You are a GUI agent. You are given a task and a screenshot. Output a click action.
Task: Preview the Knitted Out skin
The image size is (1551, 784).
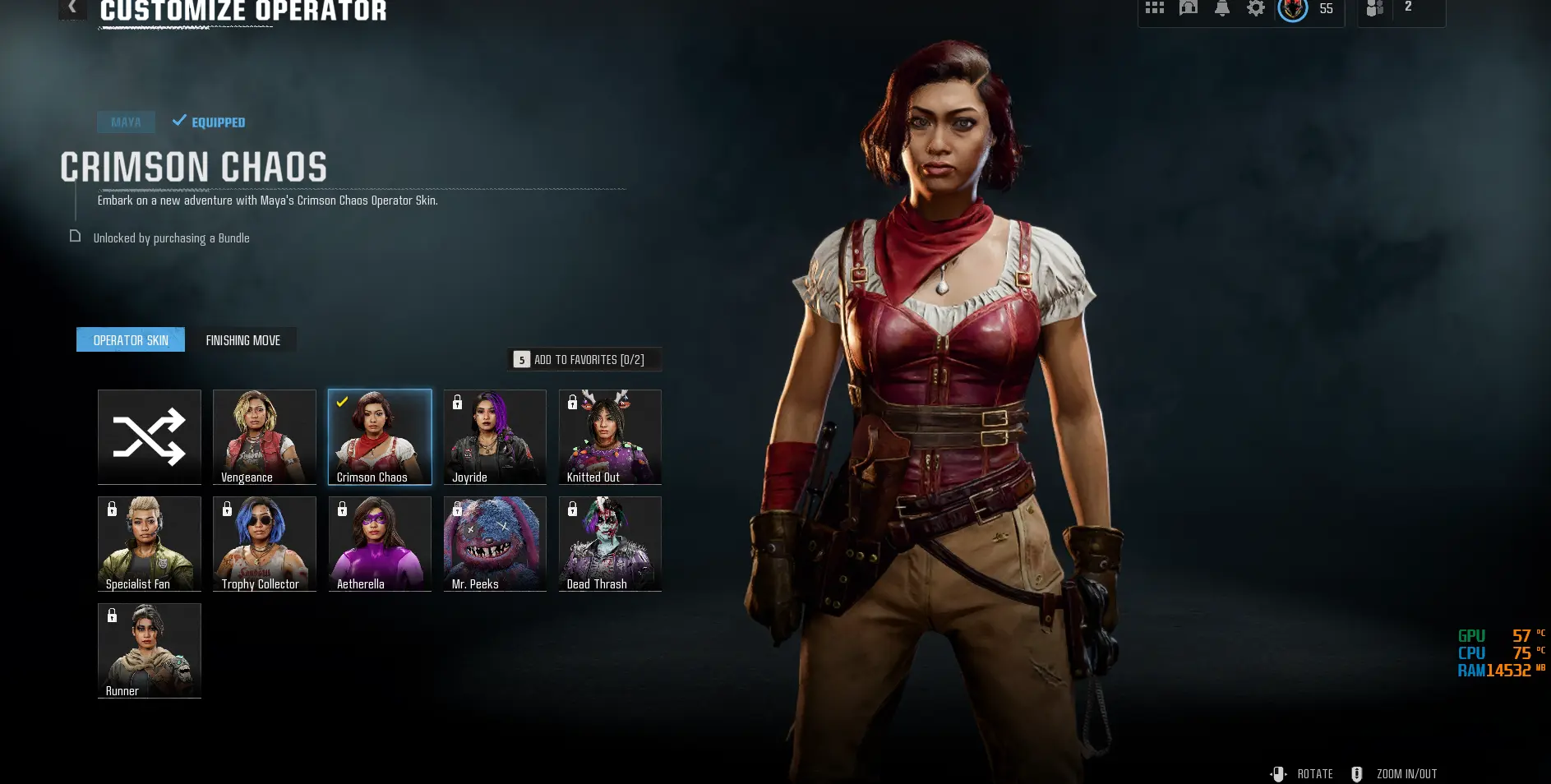pos(610,437)
